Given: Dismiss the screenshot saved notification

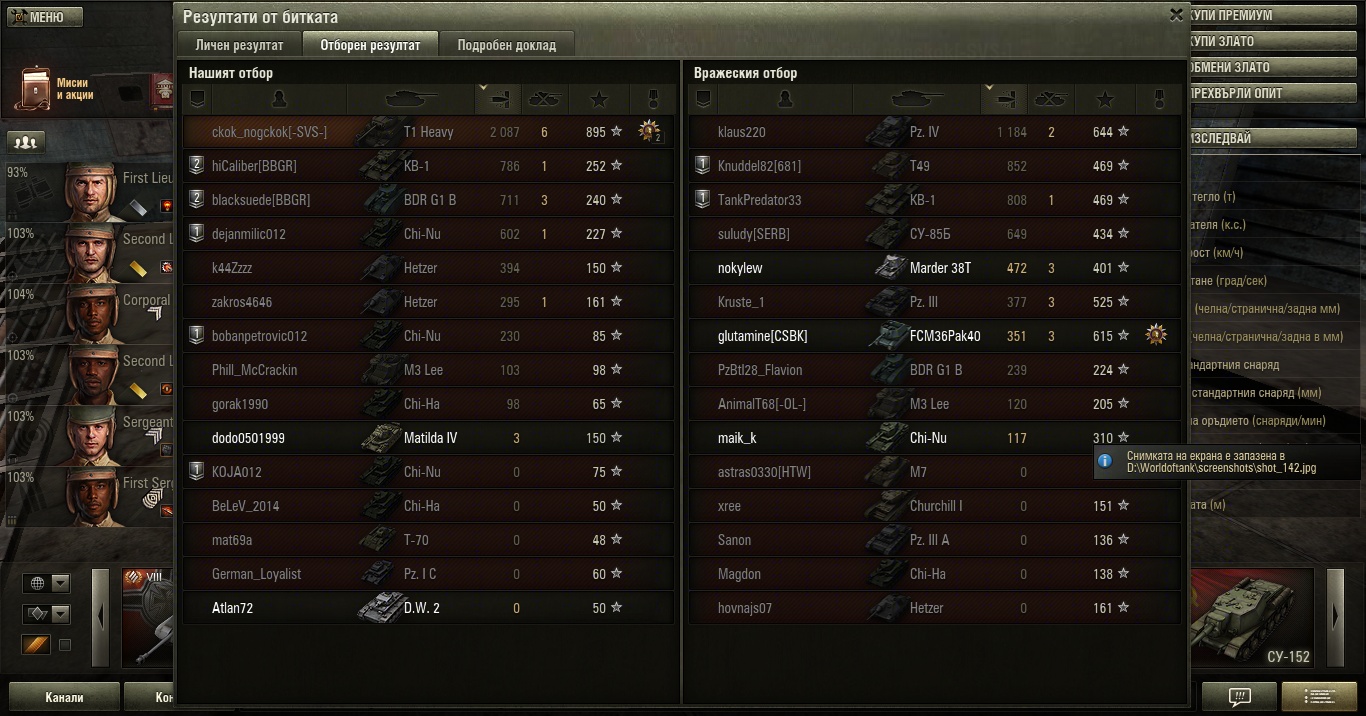Looking at the screenshot, I should point(1230,461).
